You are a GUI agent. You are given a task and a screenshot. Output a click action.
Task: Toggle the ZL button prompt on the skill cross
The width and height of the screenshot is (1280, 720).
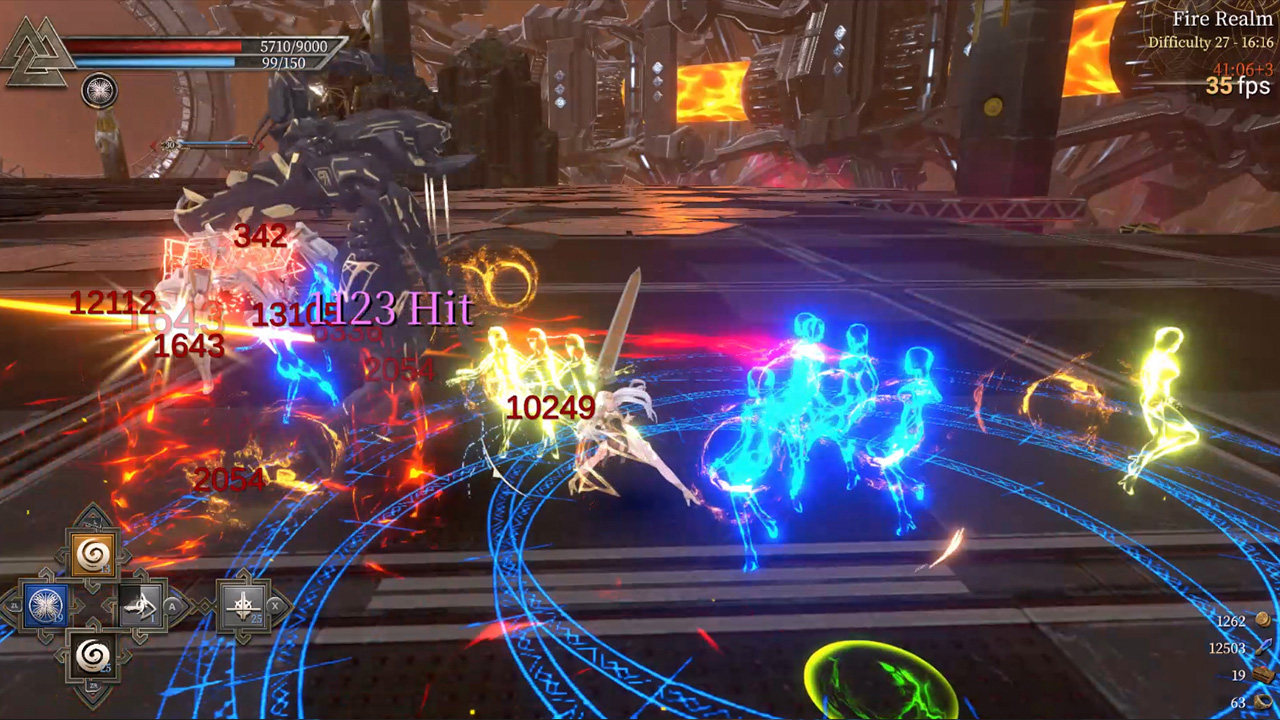(x=14, y=605)
